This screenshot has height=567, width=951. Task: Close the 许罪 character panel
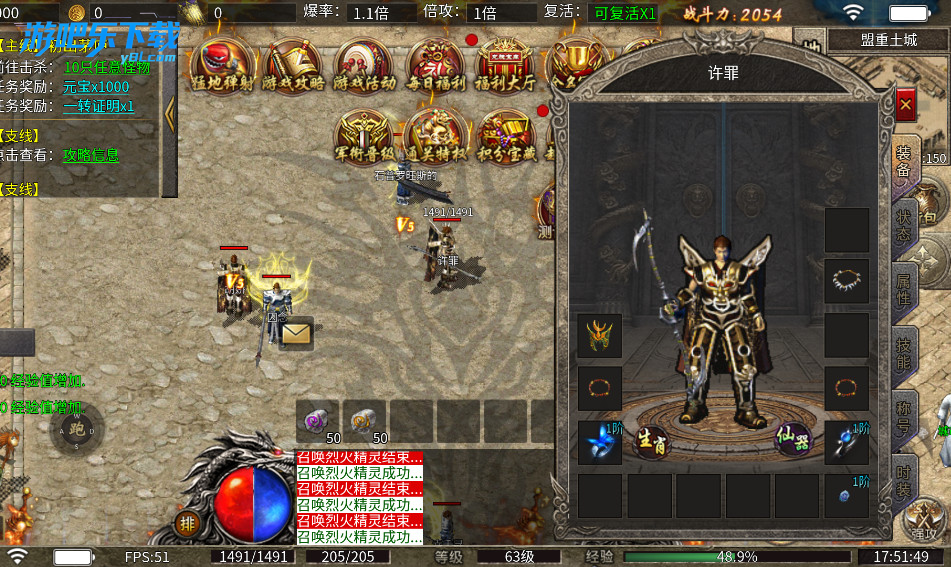(x=905, y=104)
